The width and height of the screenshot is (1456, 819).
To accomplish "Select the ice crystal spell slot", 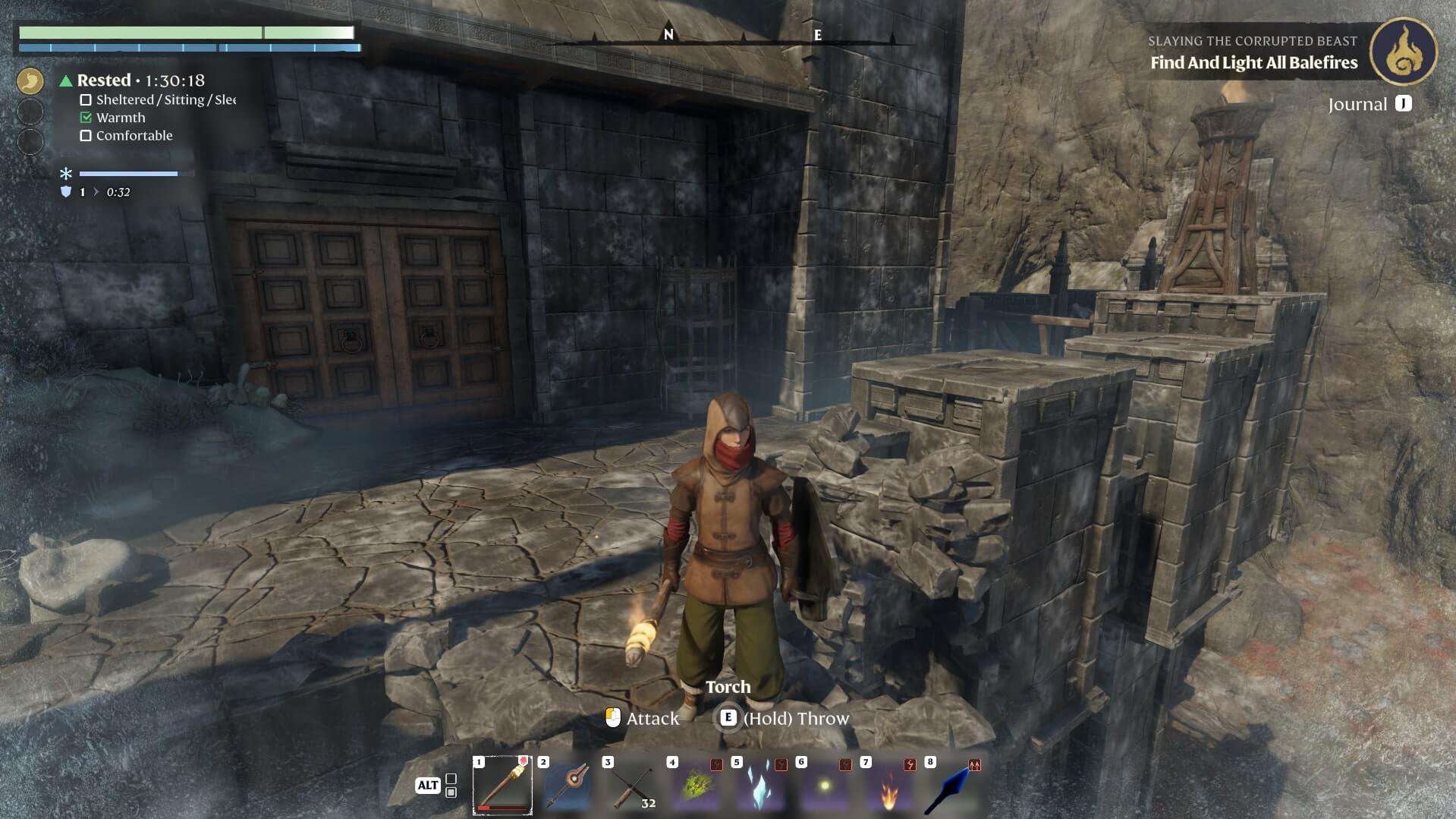I will point(760,786).
